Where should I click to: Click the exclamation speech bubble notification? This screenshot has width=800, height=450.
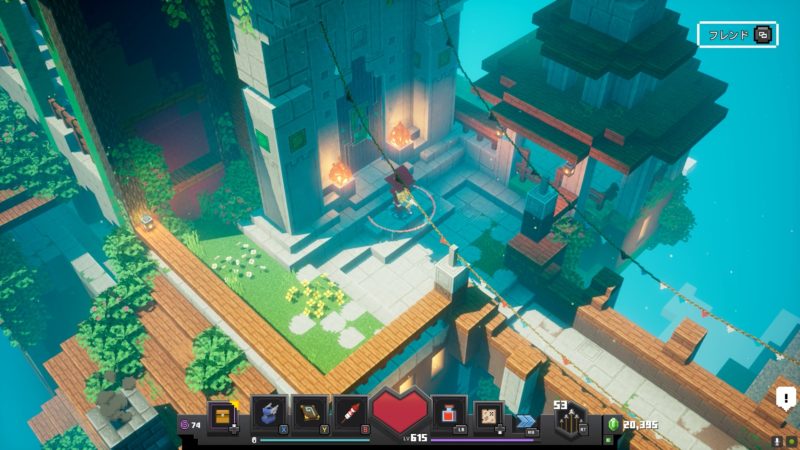785,400
